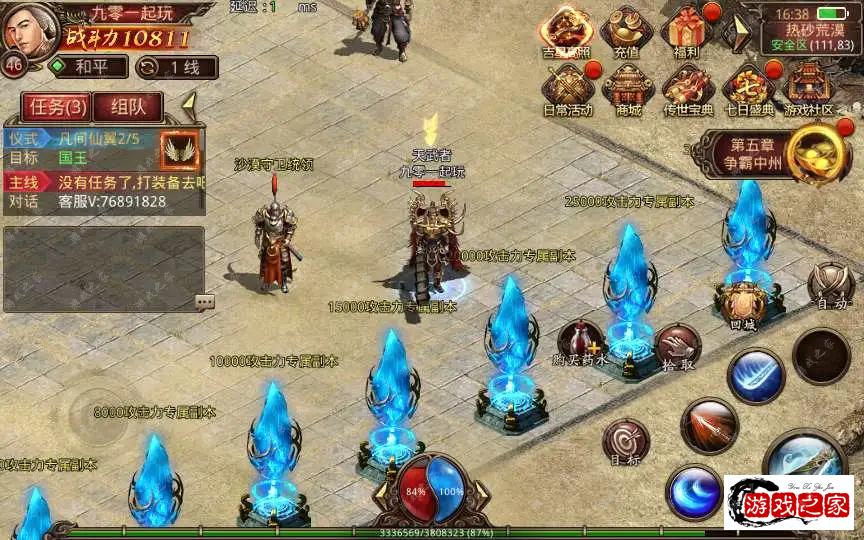The width and height of the screenshot is (864, 540).
Task: Tap the 拾取 pick-up hand button
Action: (678, 346)
